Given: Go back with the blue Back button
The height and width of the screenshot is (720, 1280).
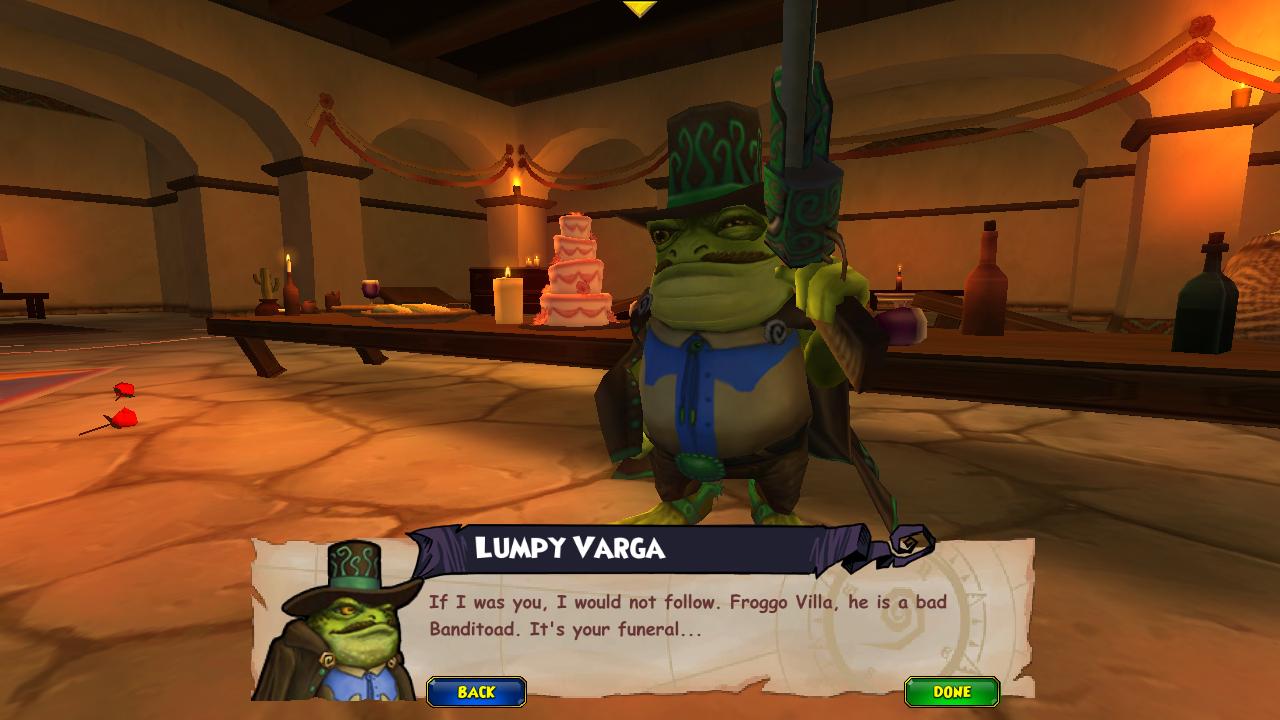Looking at the screenshot, I should coord(476,692).
